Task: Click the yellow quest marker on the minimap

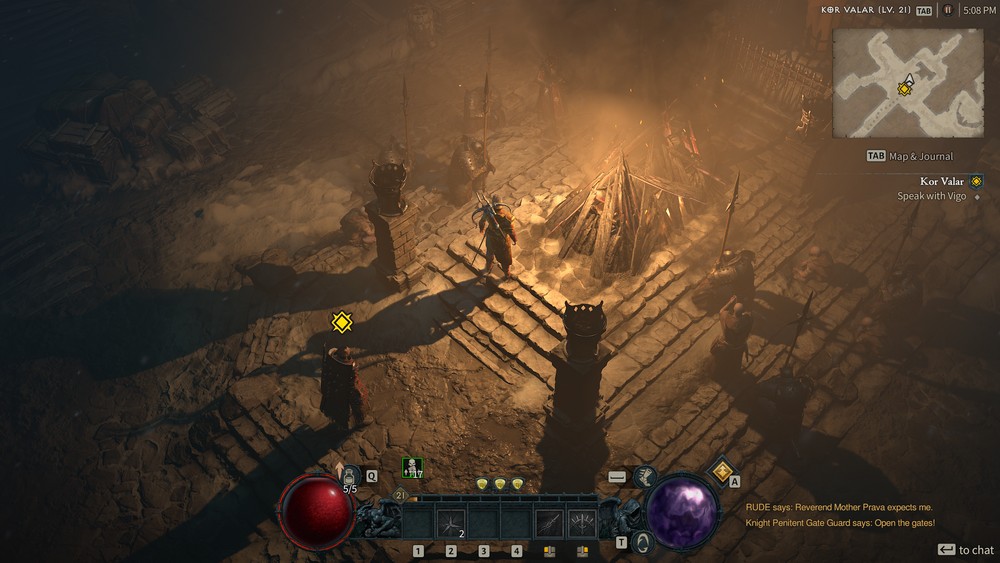Action: click(904, 89)
